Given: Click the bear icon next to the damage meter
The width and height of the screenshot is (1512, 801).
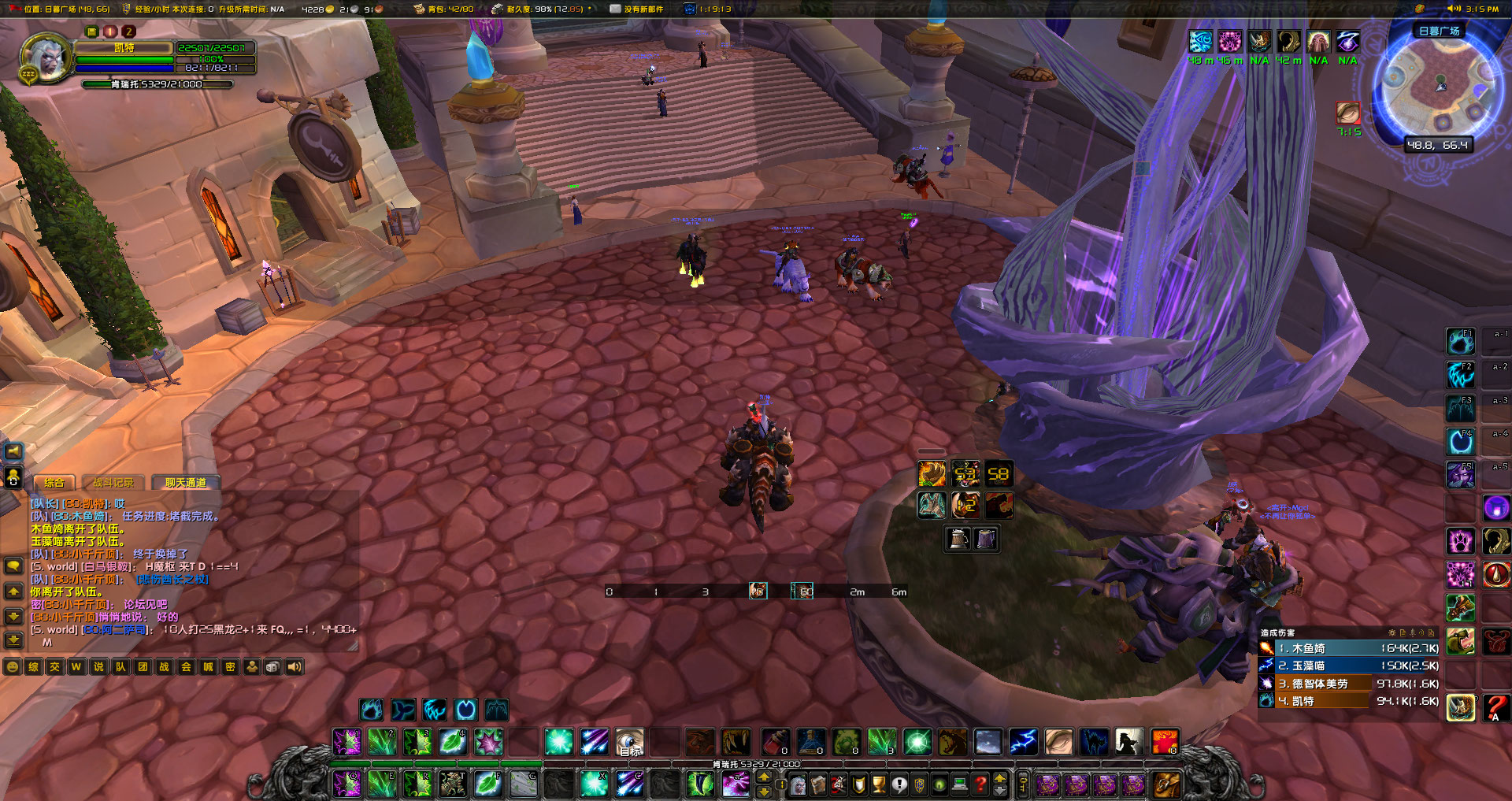Looking at the screenshot, I should (x=1462, y=641).
